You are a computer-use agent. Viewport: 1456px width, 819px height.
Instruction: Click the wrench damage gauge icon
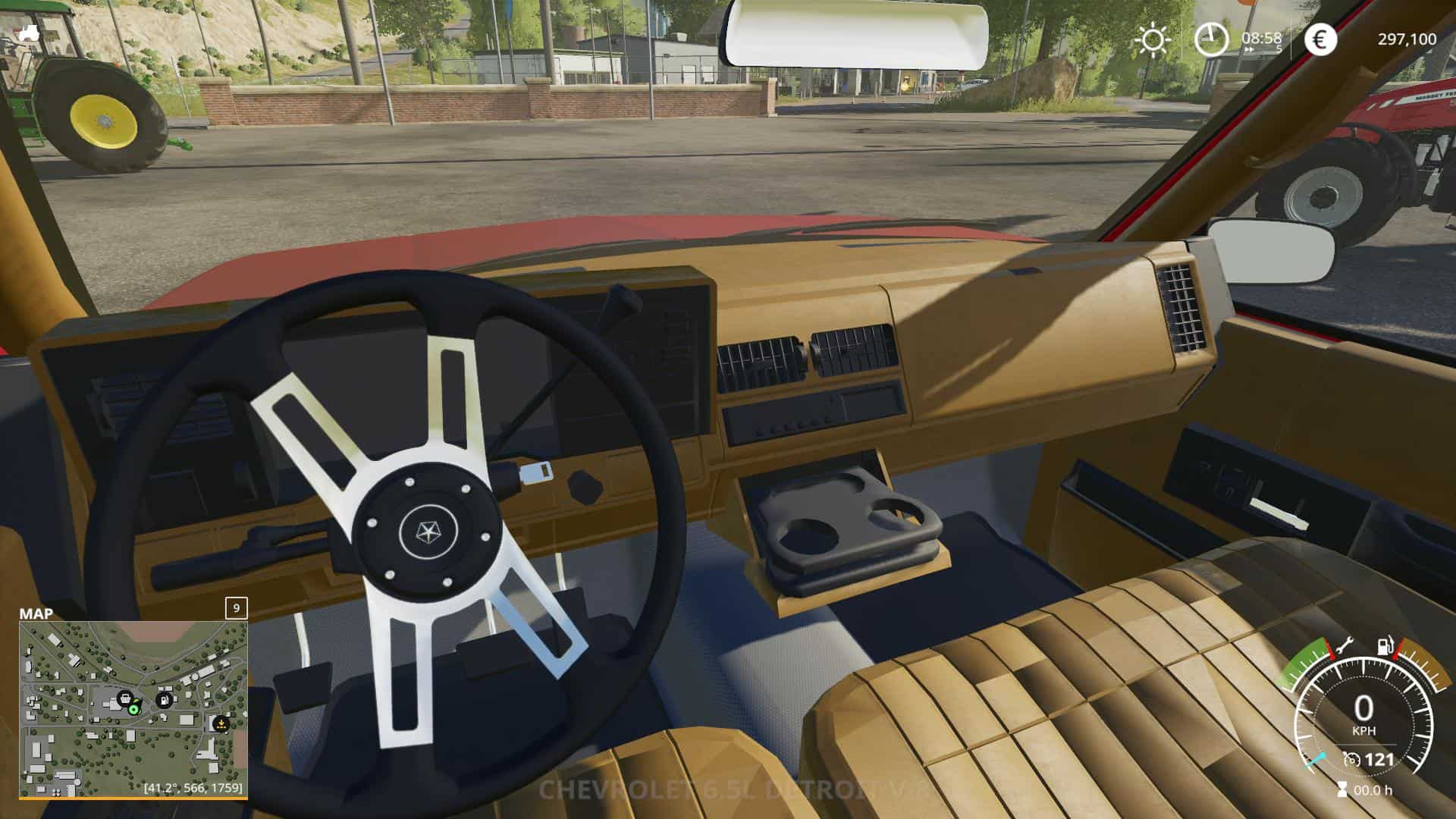(x=1345, y=647)
